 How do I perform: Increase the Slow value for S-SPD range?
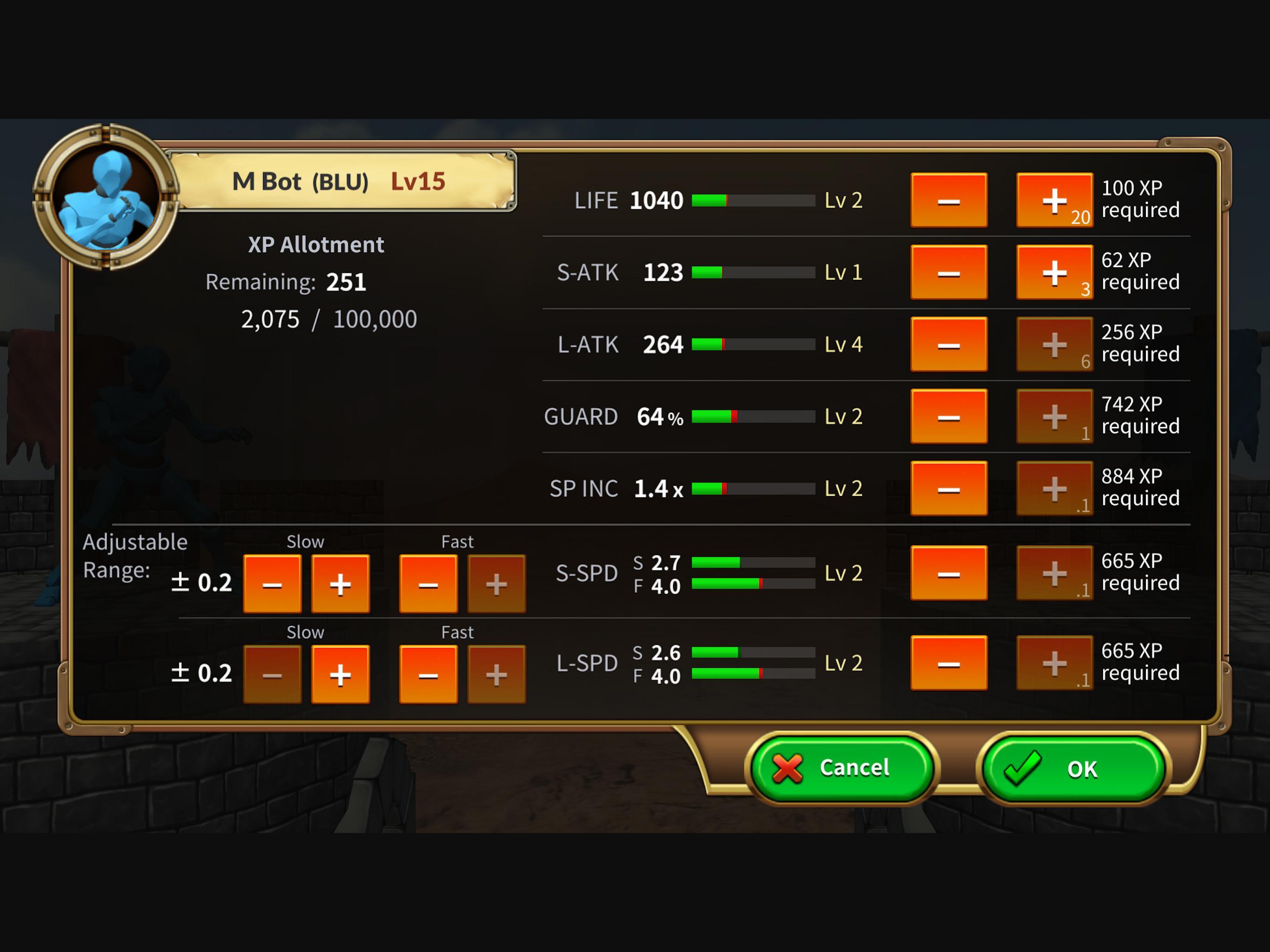pos(340,584)
